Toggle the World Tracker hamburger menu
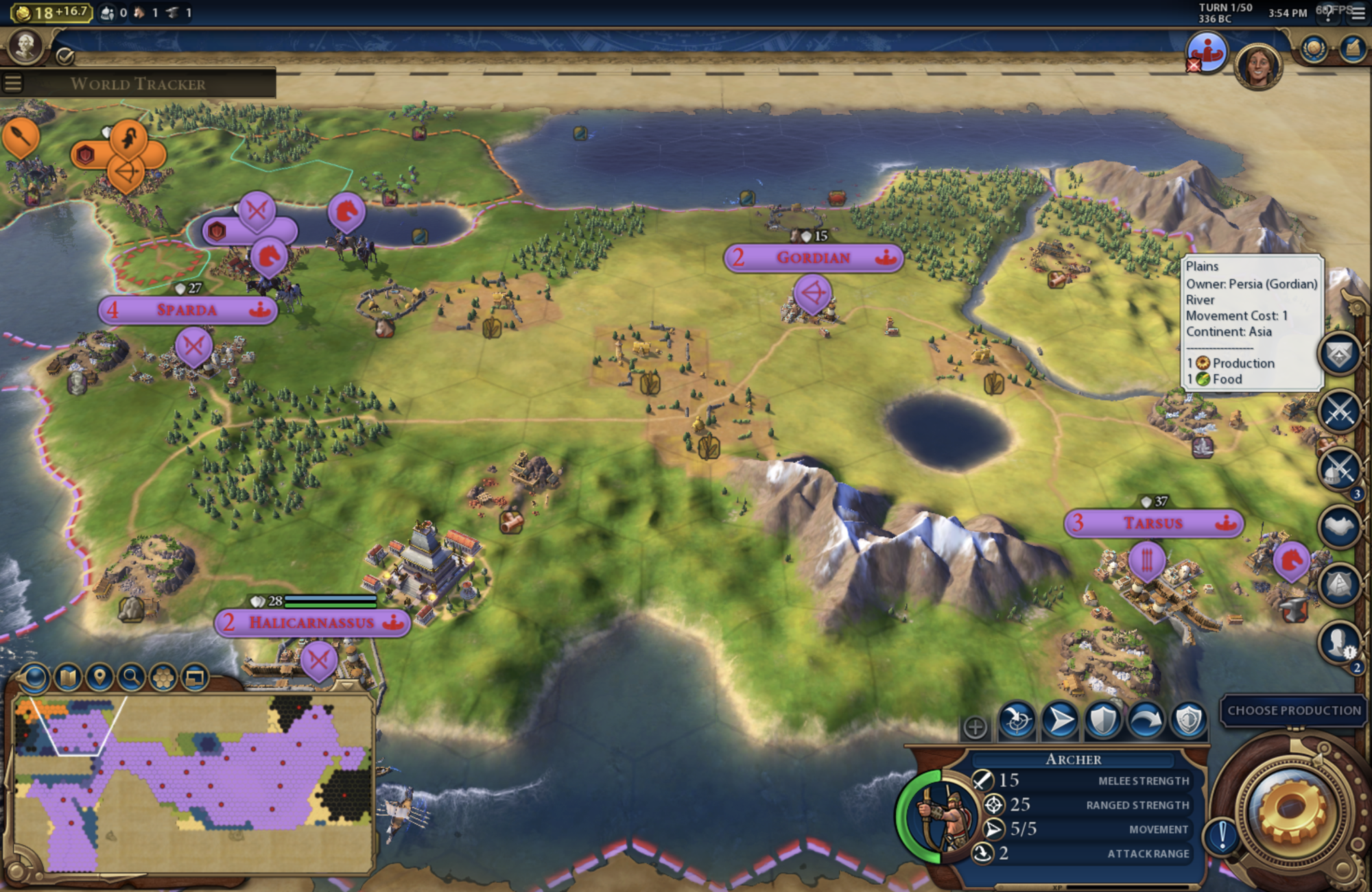This screenshot has width=1372, height=892. [x=13, y=84]
